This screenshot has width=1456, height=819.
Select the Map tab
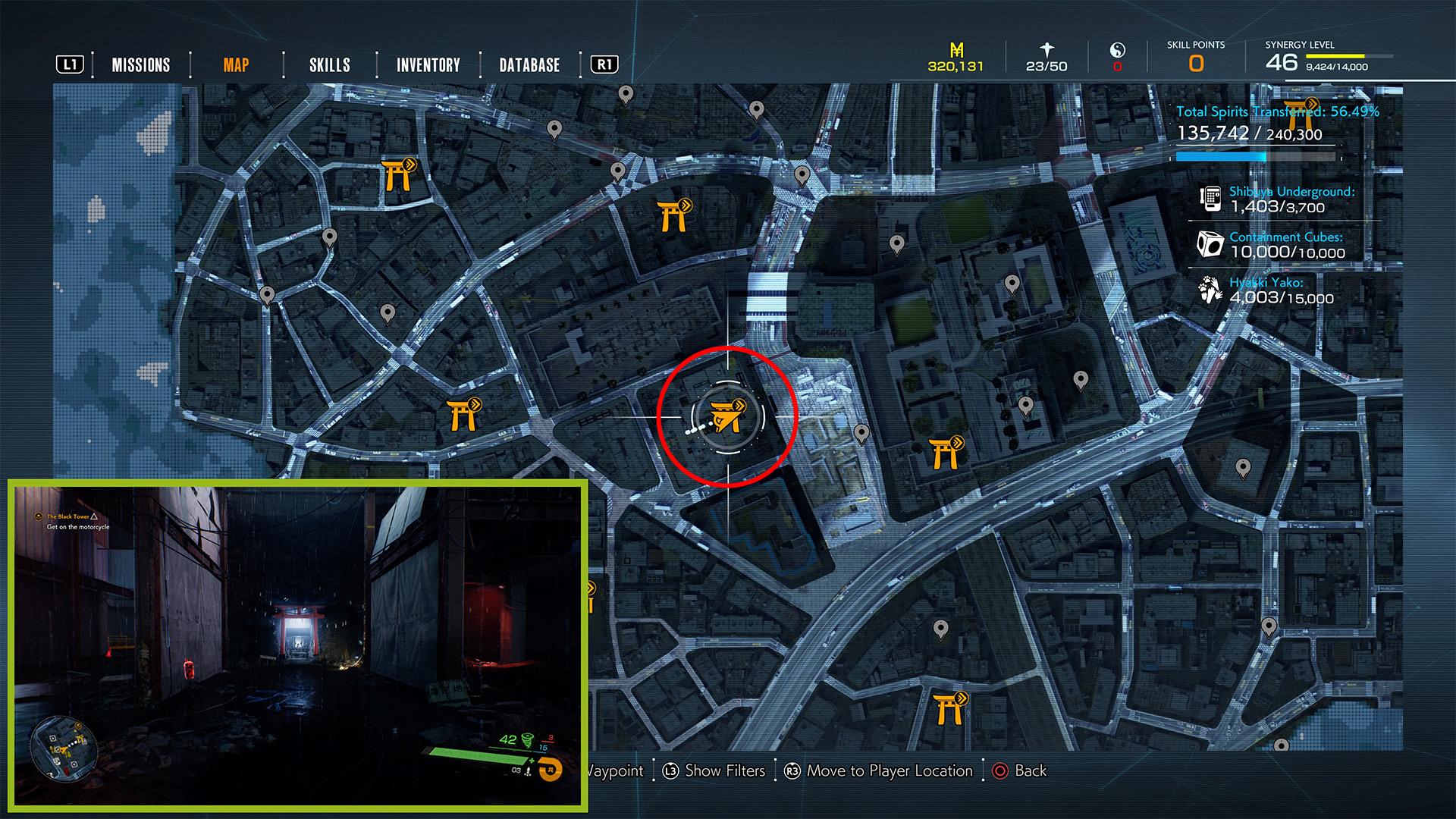(236, 65)
